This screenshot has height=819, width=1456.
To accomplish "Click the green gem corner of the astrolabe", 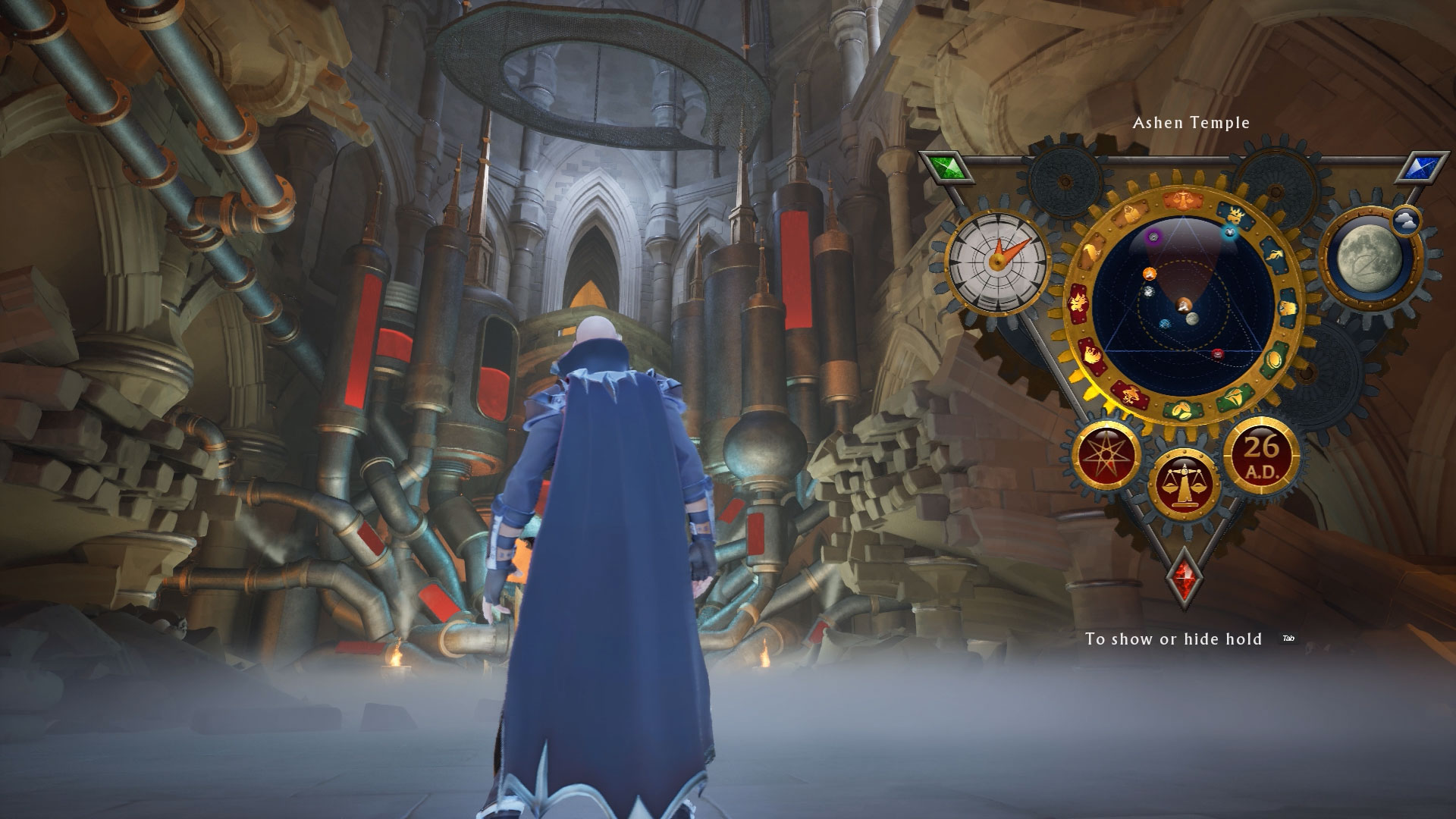I will coord(944,168).
